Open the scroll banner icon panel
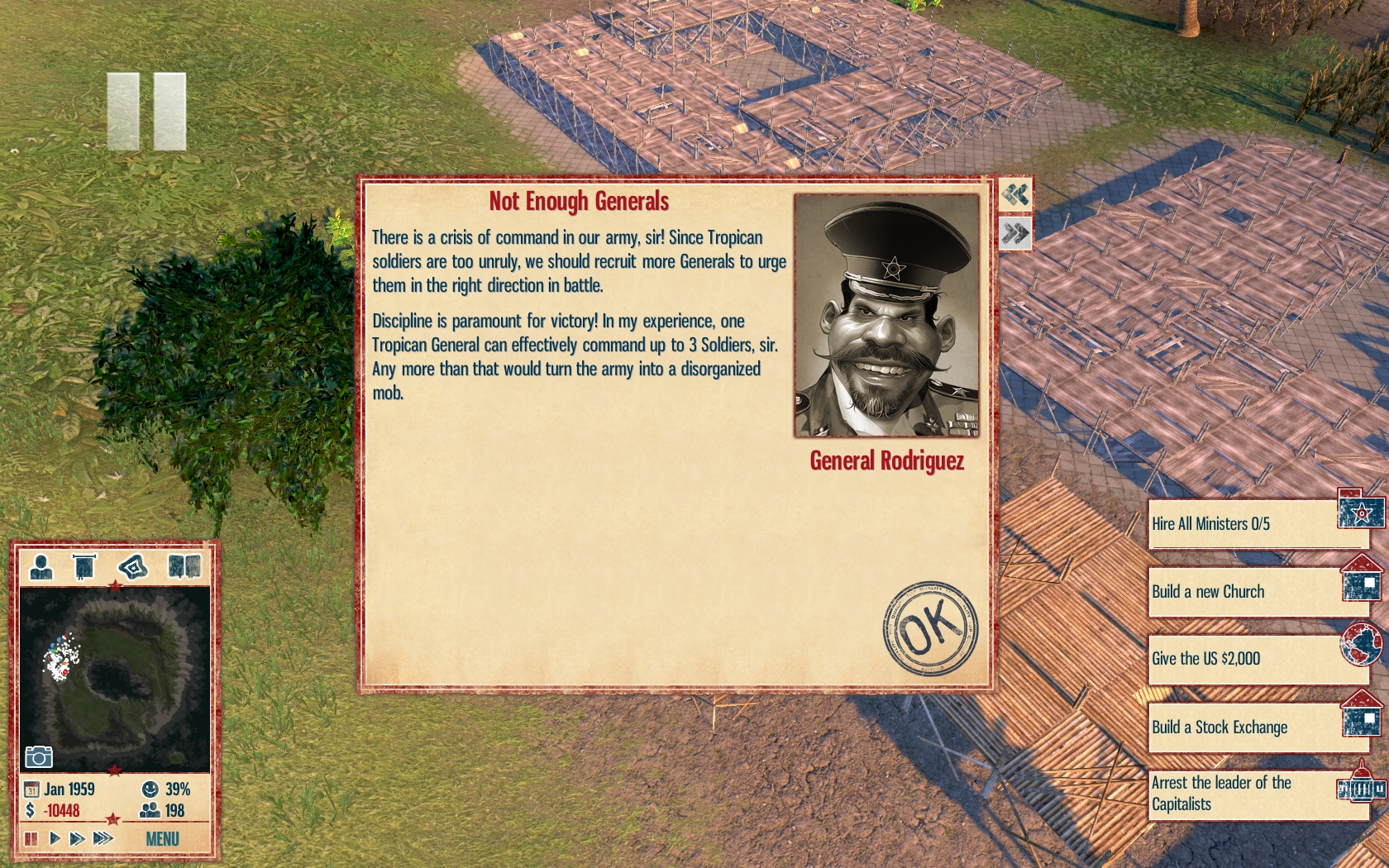The width and height of the screenshot is (1389, 868). (x=84, y=567)
